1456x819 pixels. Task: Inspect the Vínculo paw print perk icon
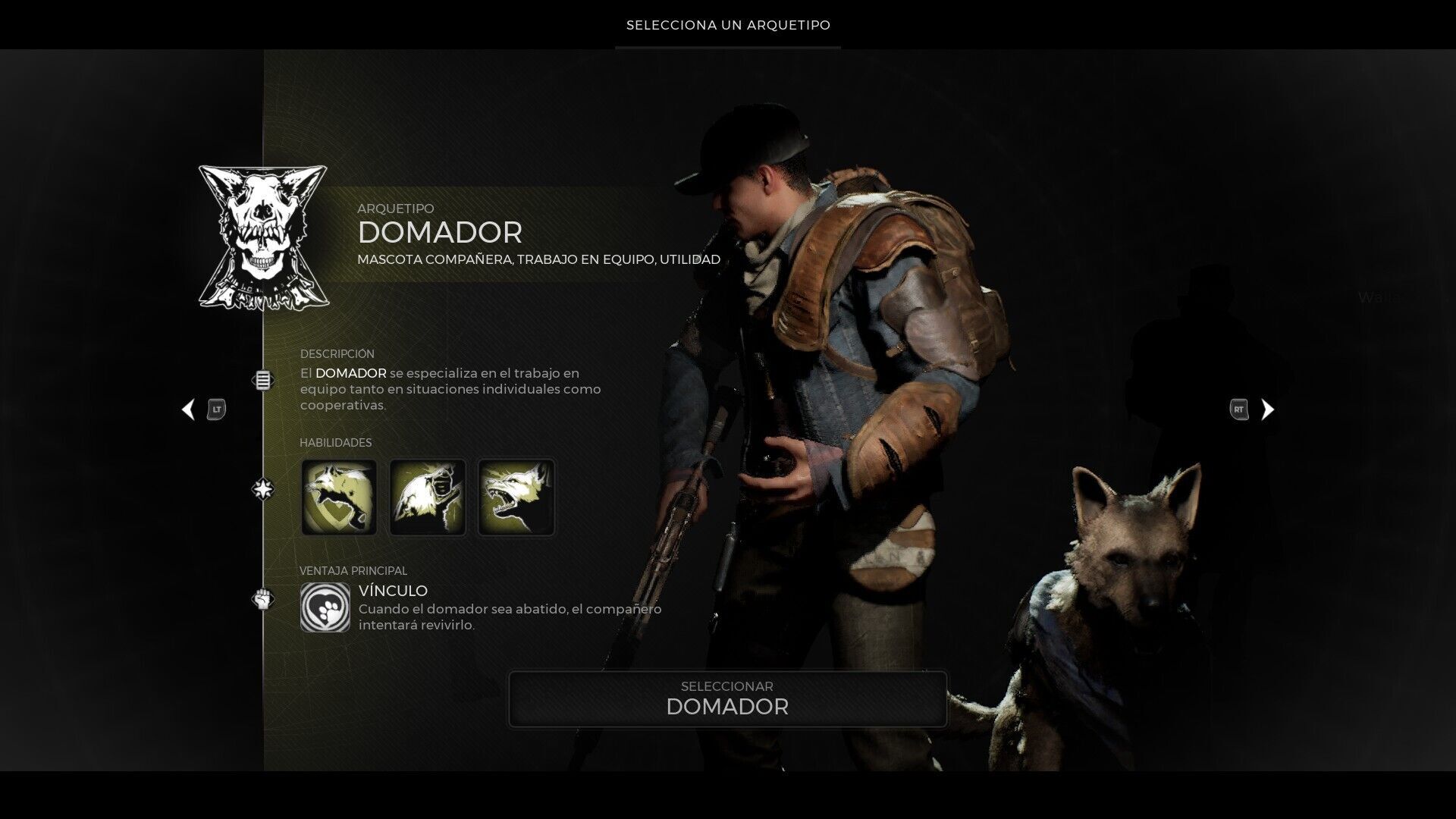(x=325, y=607)
